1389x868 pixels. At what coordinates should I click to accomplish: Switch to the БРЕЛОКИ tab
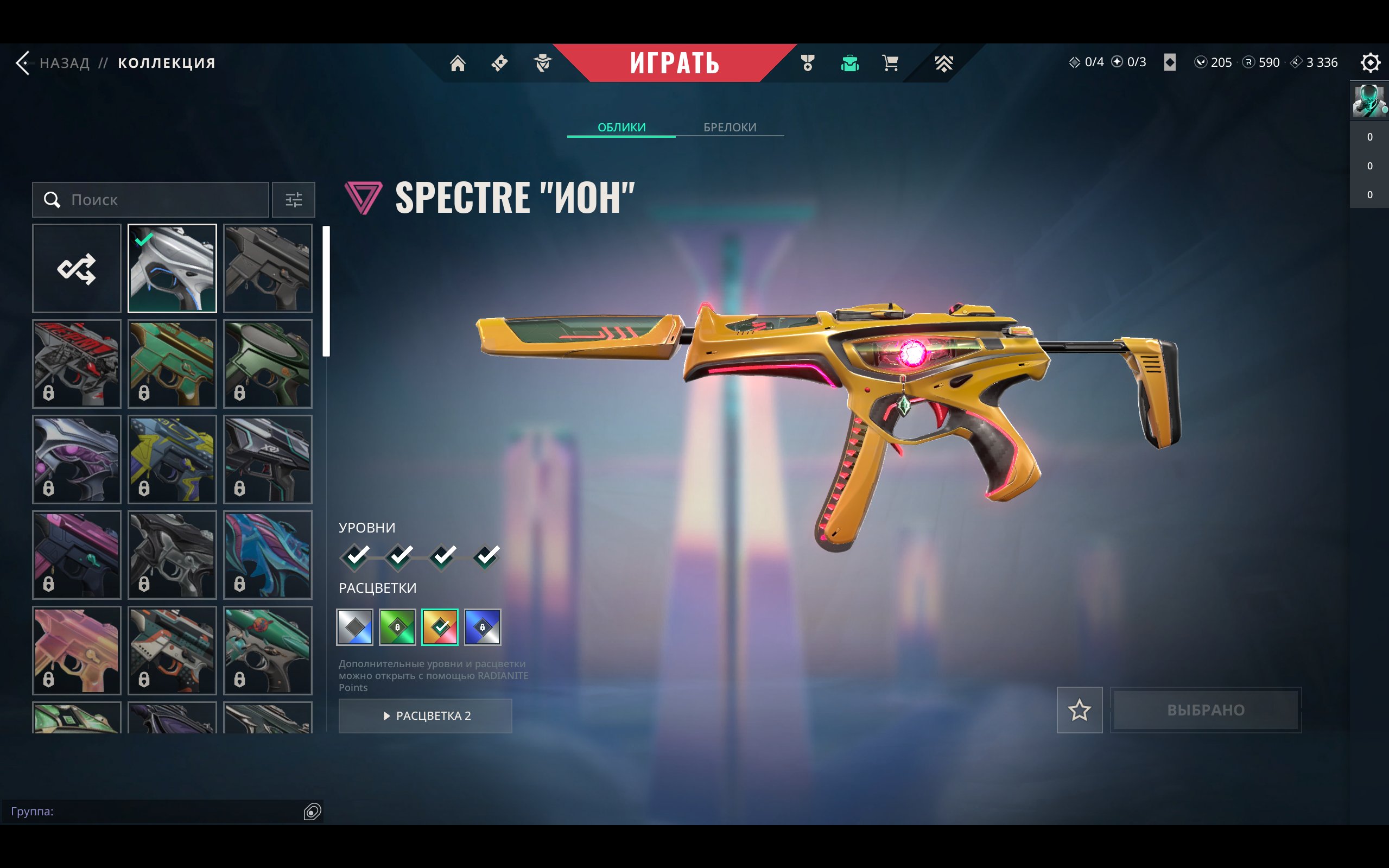tap(730, 127)
